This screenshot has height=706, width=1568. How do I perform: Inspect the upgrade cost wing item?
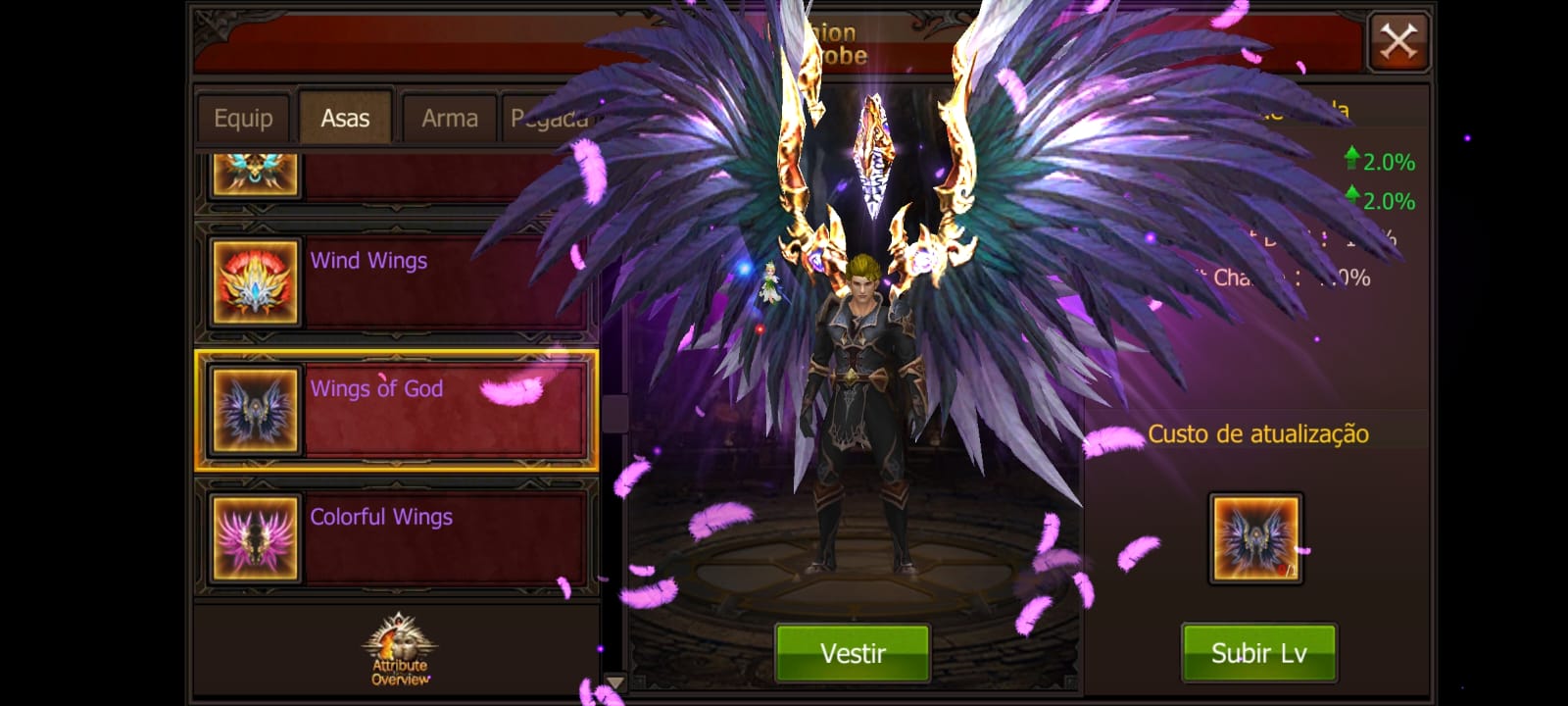1255,538
